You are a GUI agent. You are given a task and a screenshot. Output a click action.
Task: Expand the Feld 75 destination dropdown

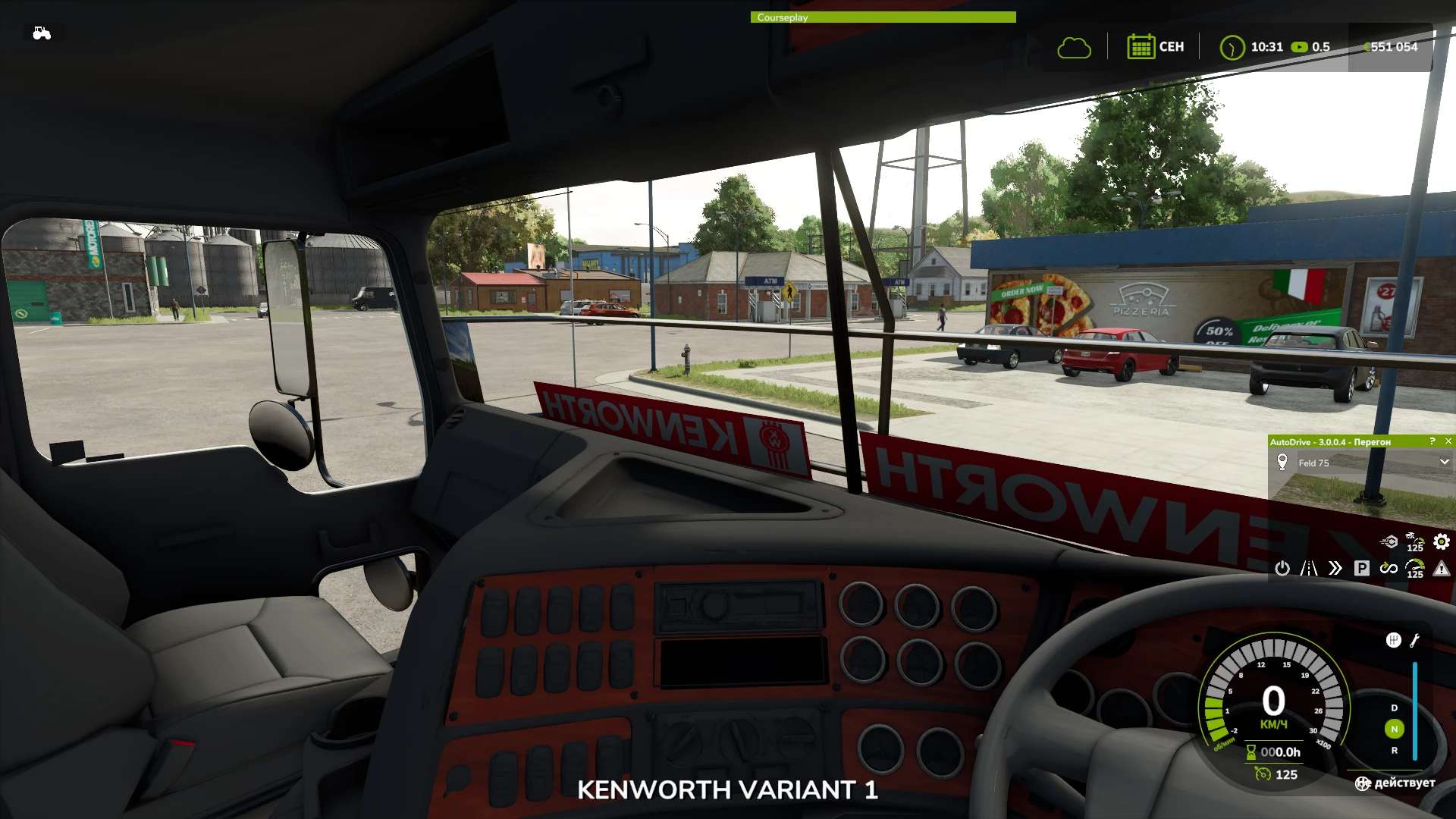1444,463
